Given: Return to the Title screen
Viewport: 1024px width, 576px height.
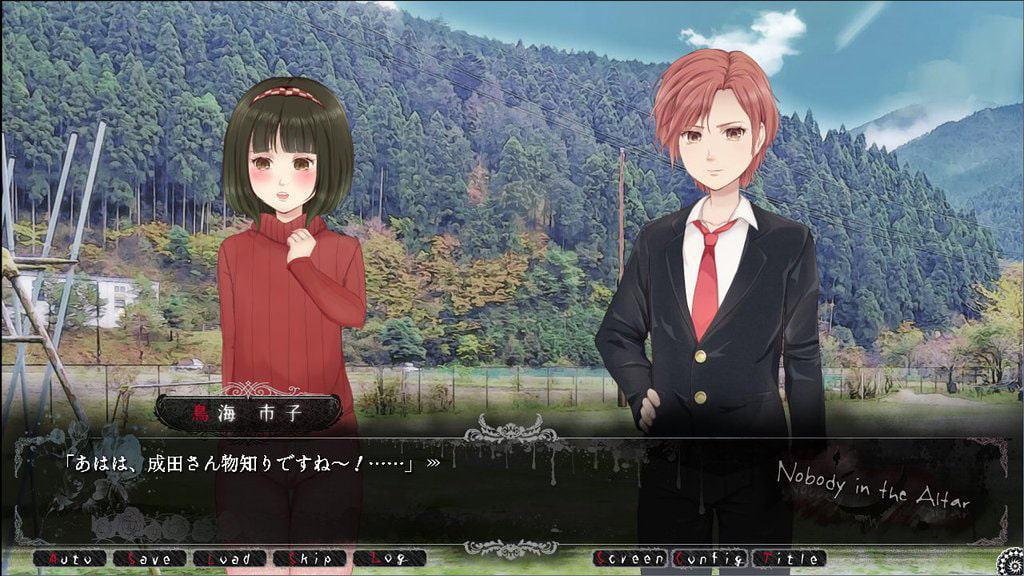Looking at the screenshot, I should 790,559.
